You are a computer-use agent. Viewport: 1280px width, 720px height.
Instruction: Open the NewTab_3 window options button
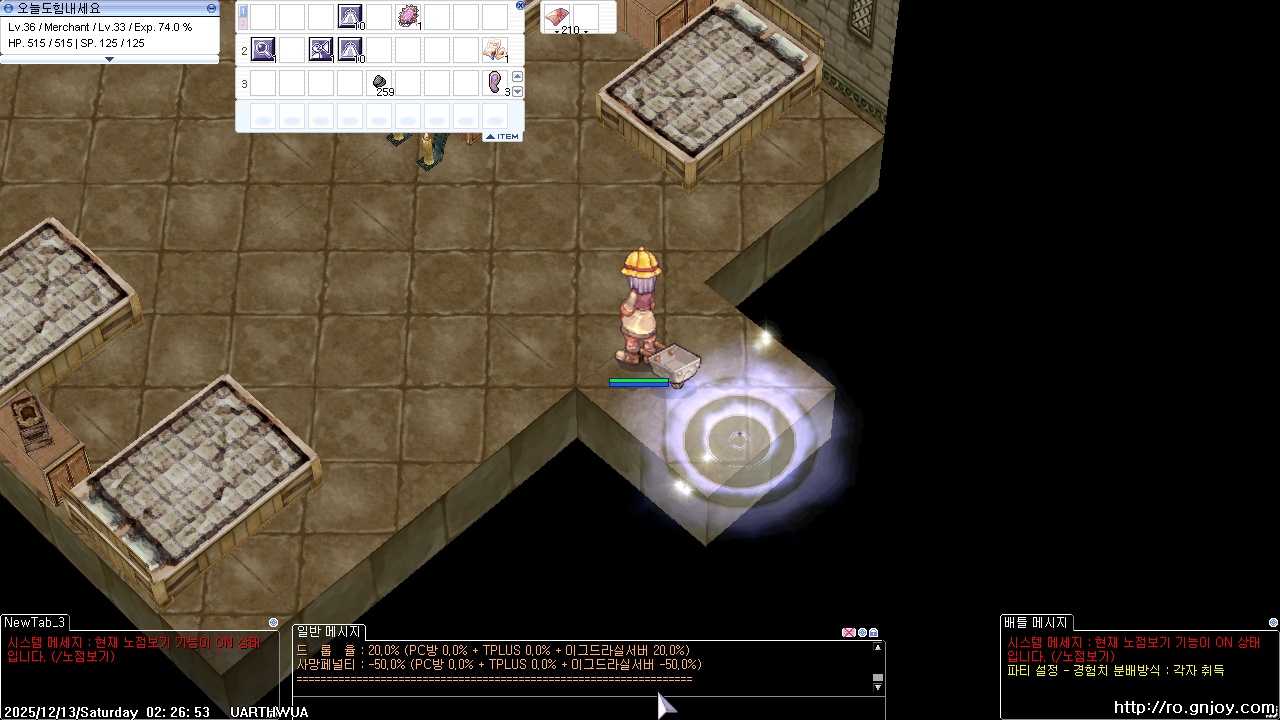click(273, 622)
